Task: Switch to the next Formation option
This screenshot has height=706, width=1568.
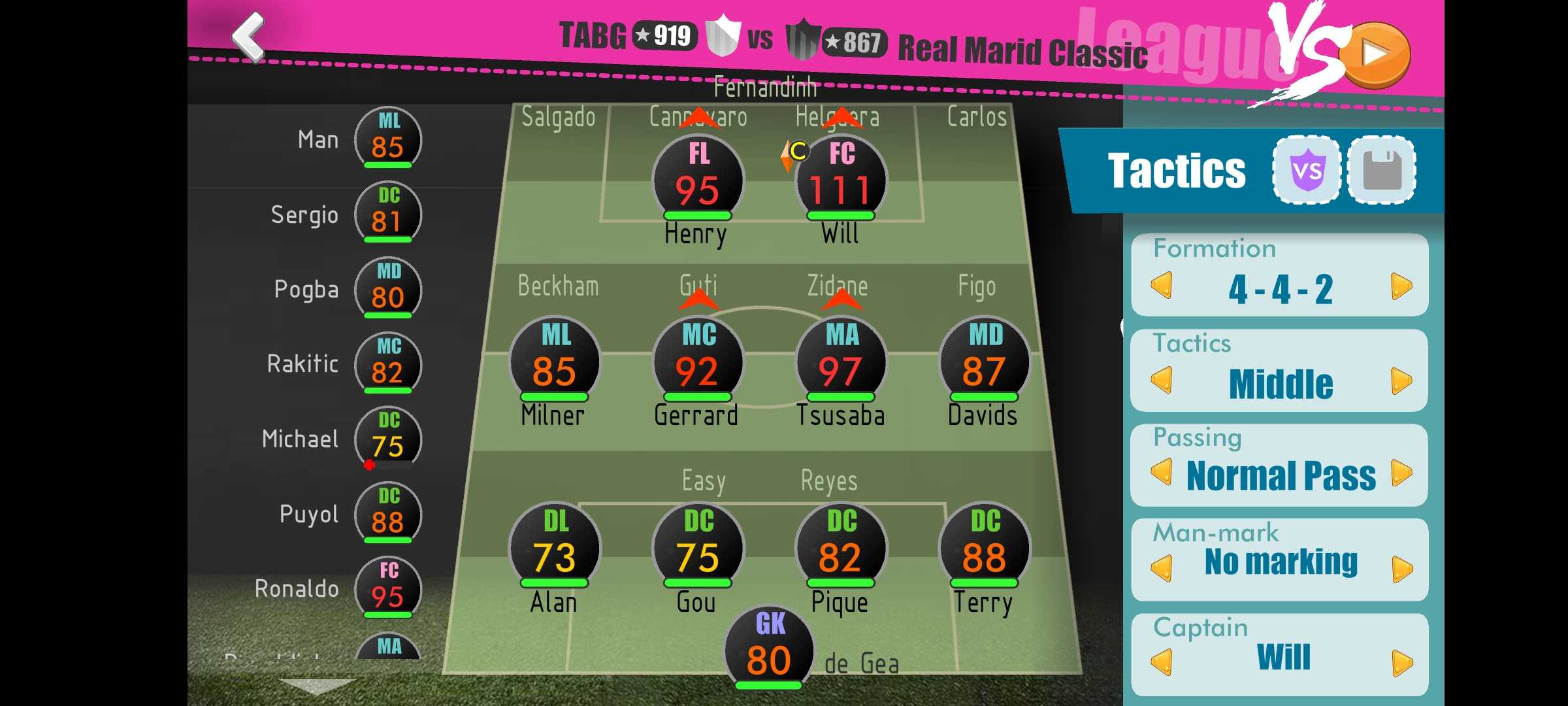Action: 1401,286
